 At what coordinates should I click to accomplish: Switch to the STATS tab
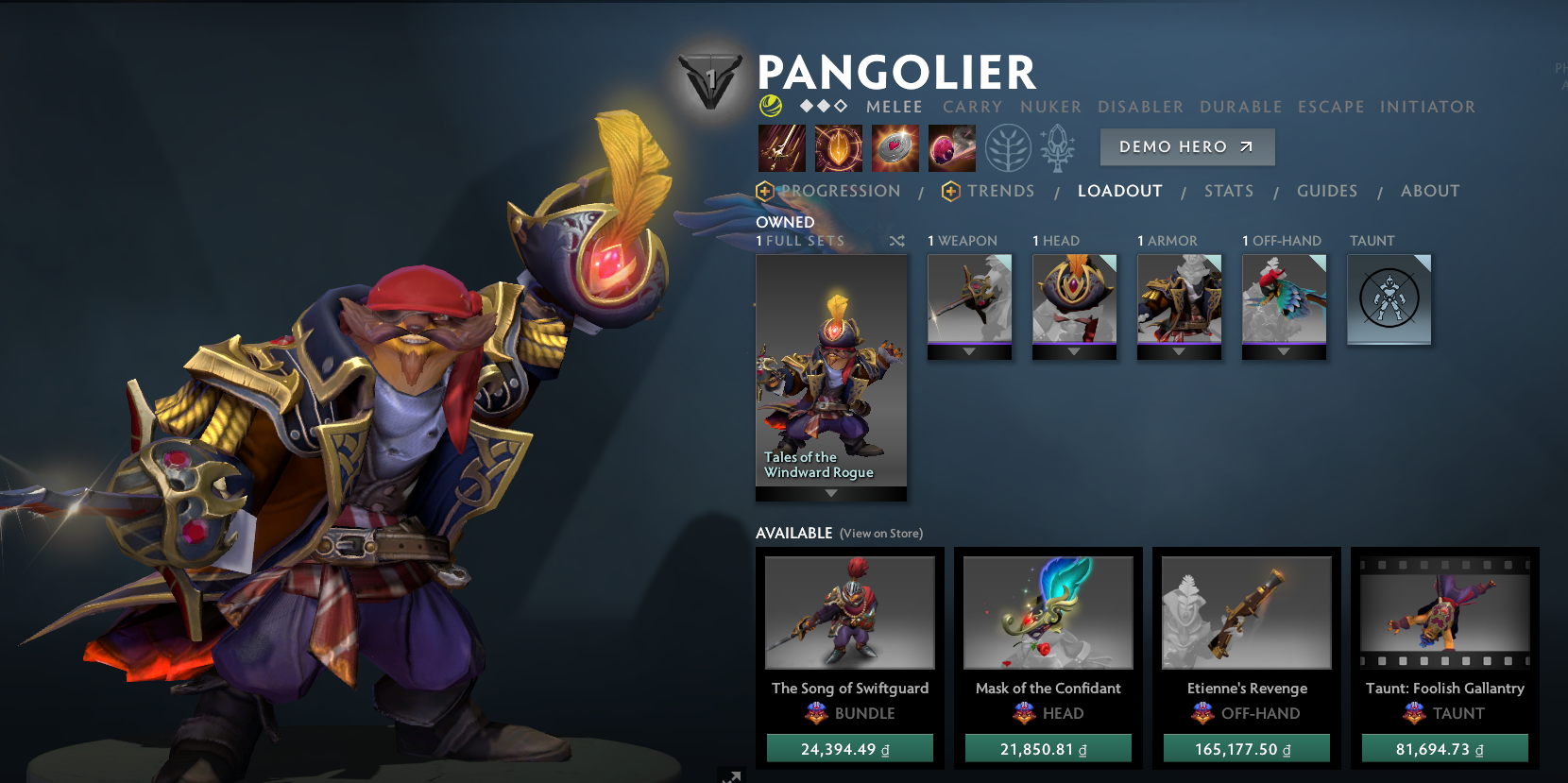[1229, 191]
